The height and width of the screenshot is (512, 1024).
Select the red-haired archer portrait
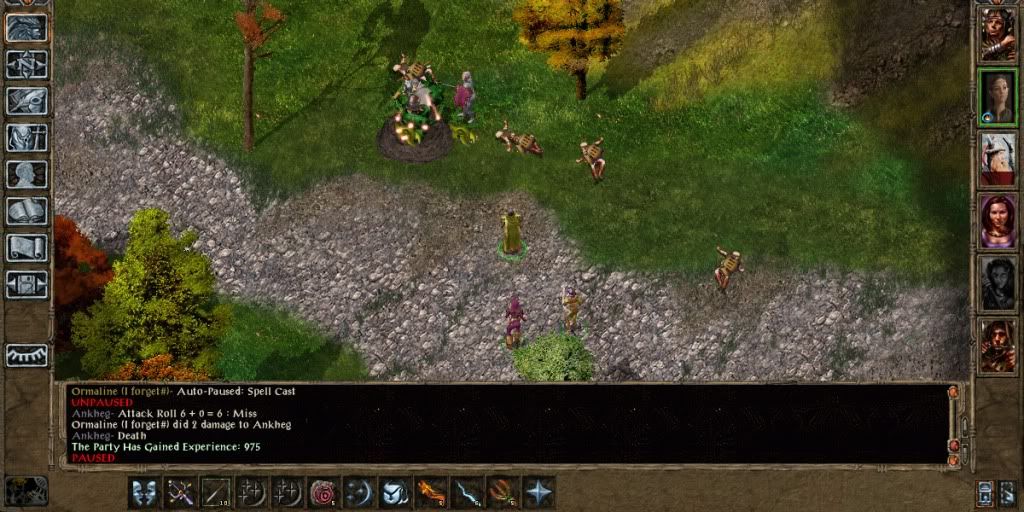pyautogui.click(x=997, y=345)
